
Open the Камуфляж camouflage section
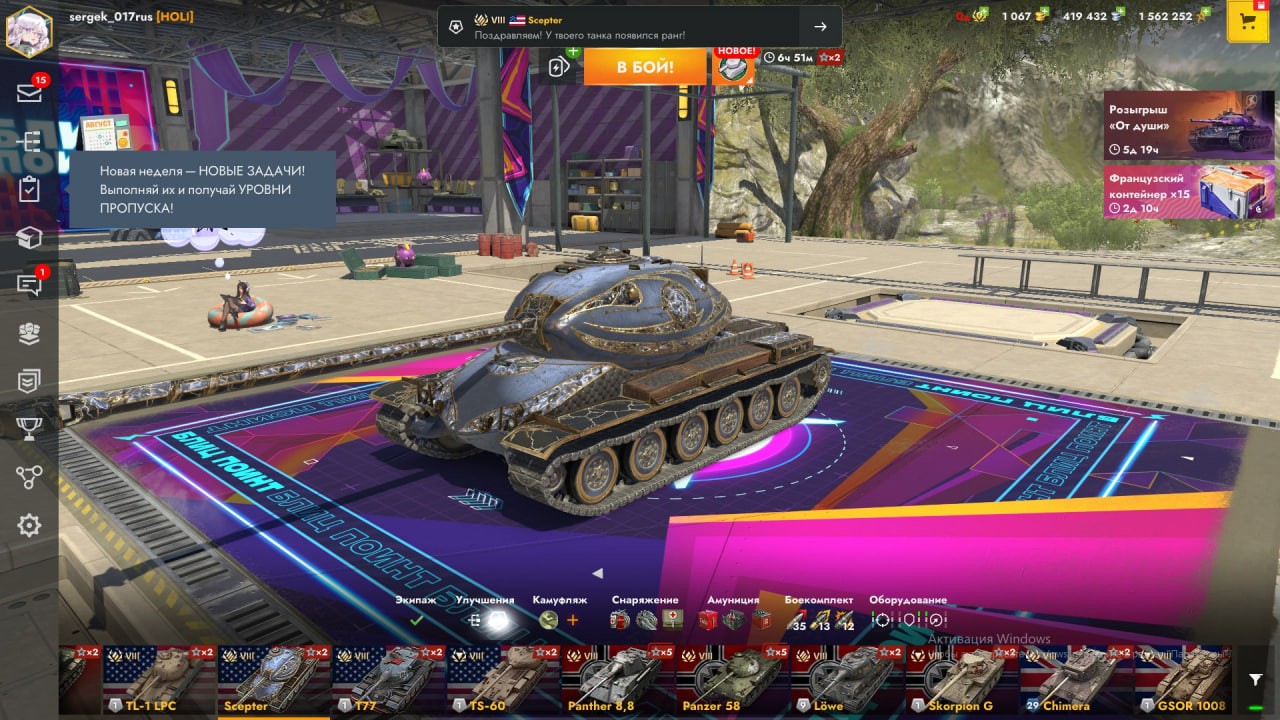click(x=560, y=612)
